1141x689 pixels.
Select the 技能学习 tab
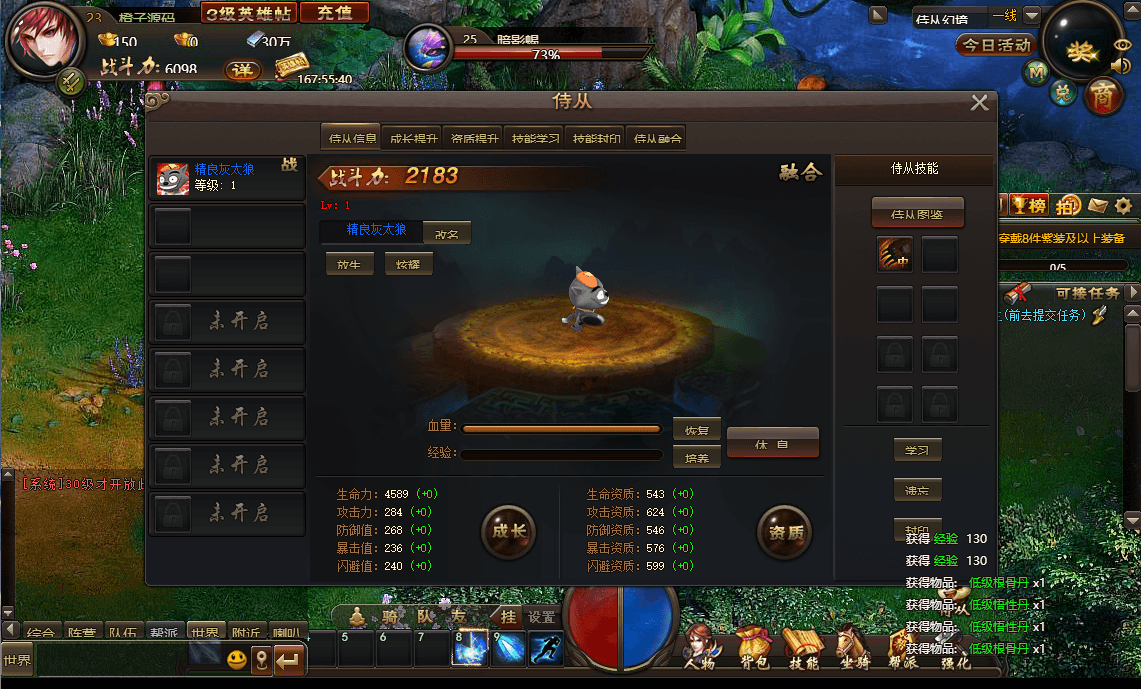[x=535, y=139]
